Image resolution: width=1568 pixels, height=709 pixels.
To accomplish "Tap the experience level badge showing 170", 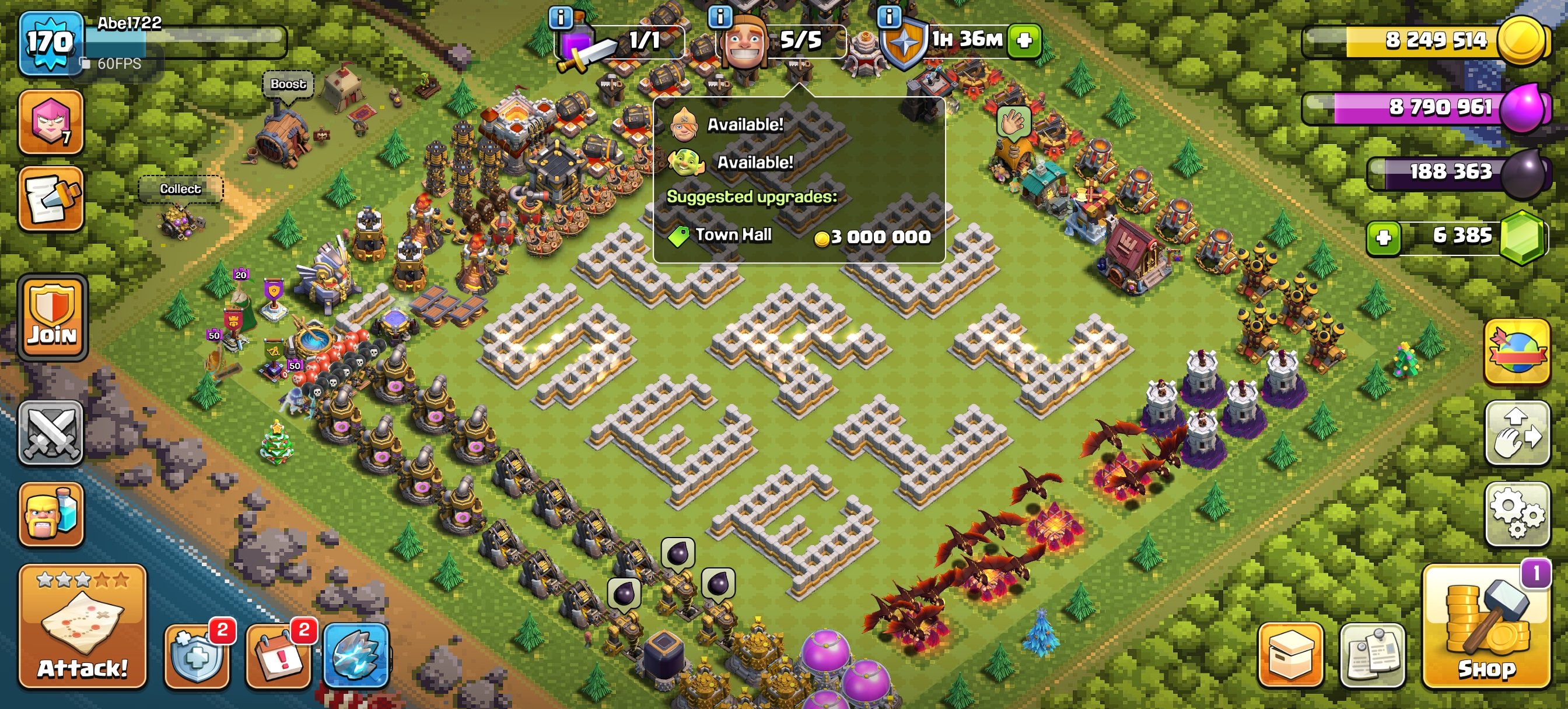I will point(51,41).
